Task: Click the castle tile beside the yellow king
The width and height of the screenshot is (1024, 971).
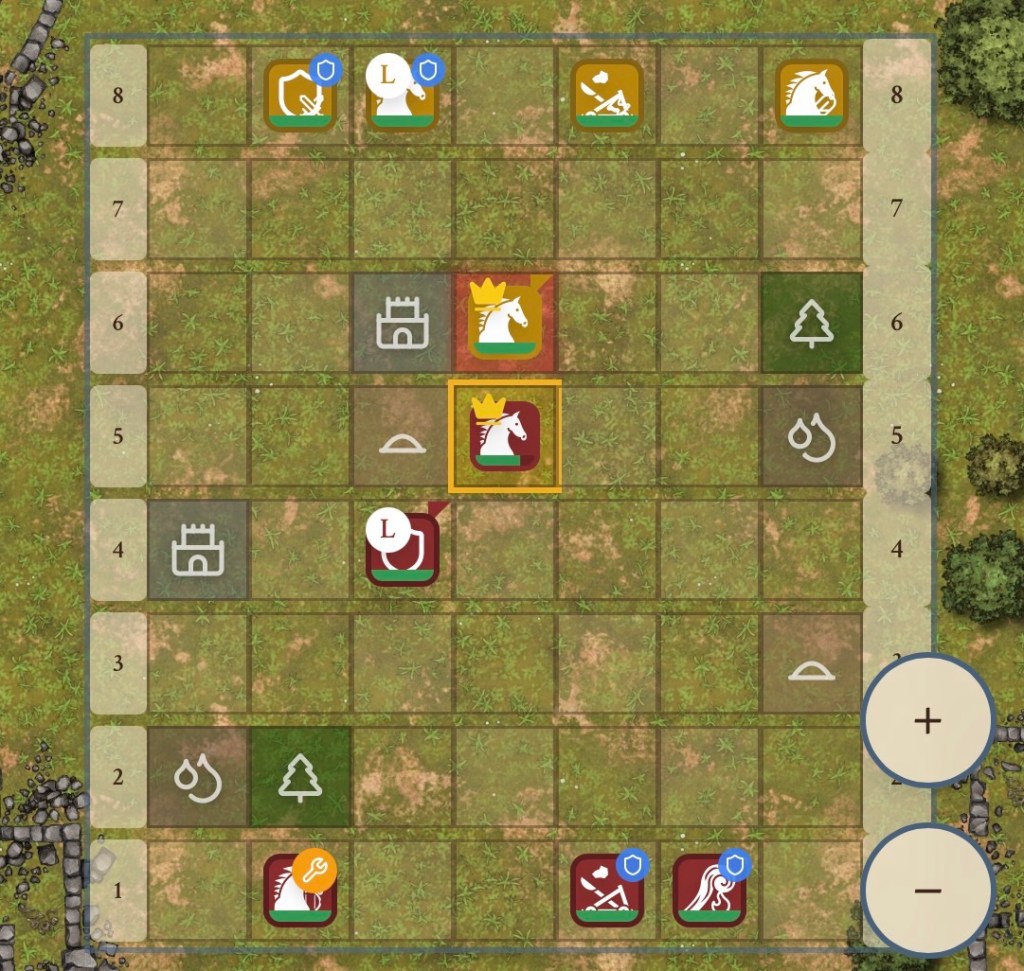Action: (x=402, y=323)
